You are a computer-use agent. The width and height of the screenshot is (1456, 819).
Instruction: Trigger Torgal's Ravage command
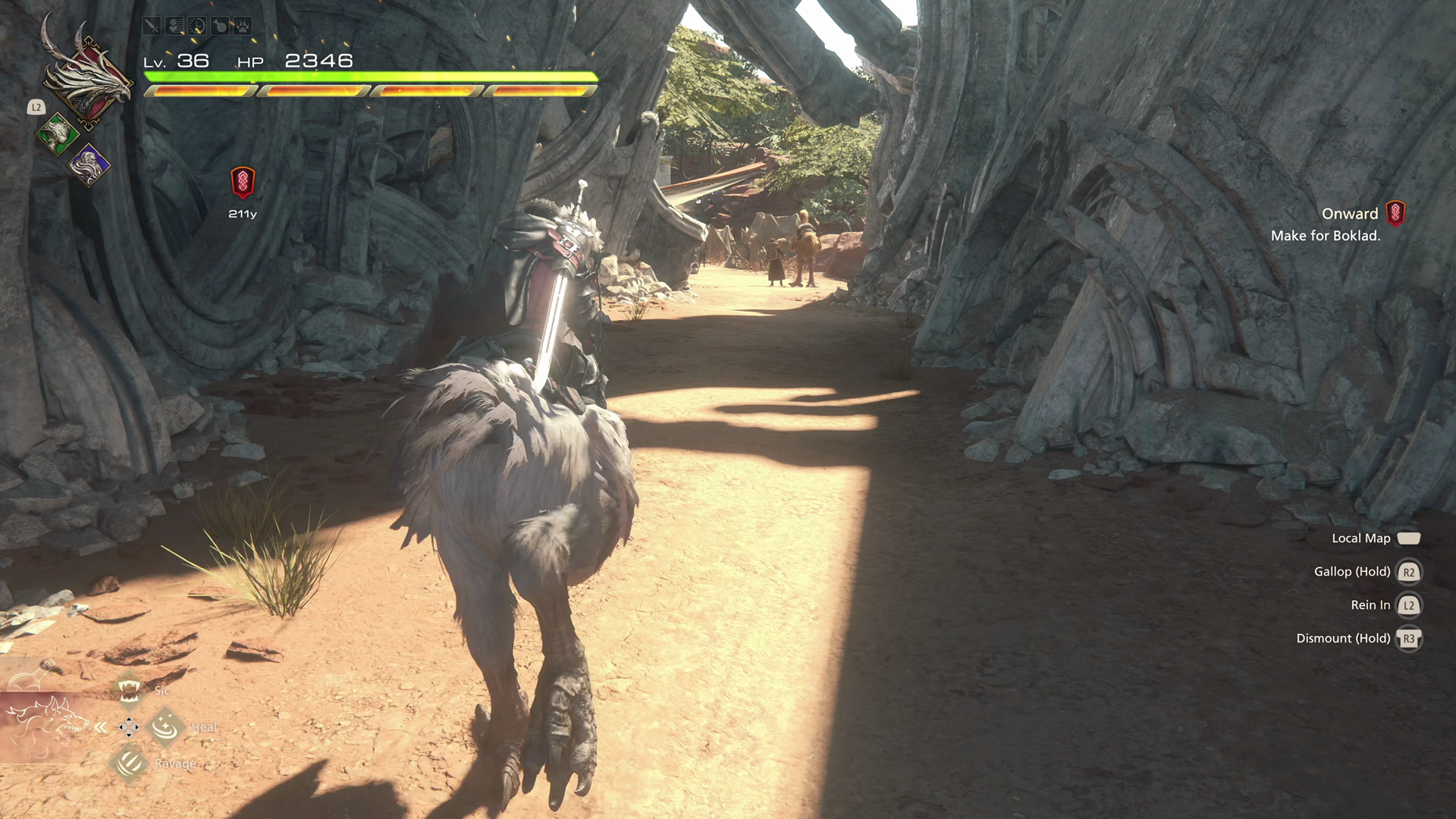pos(129,763)
